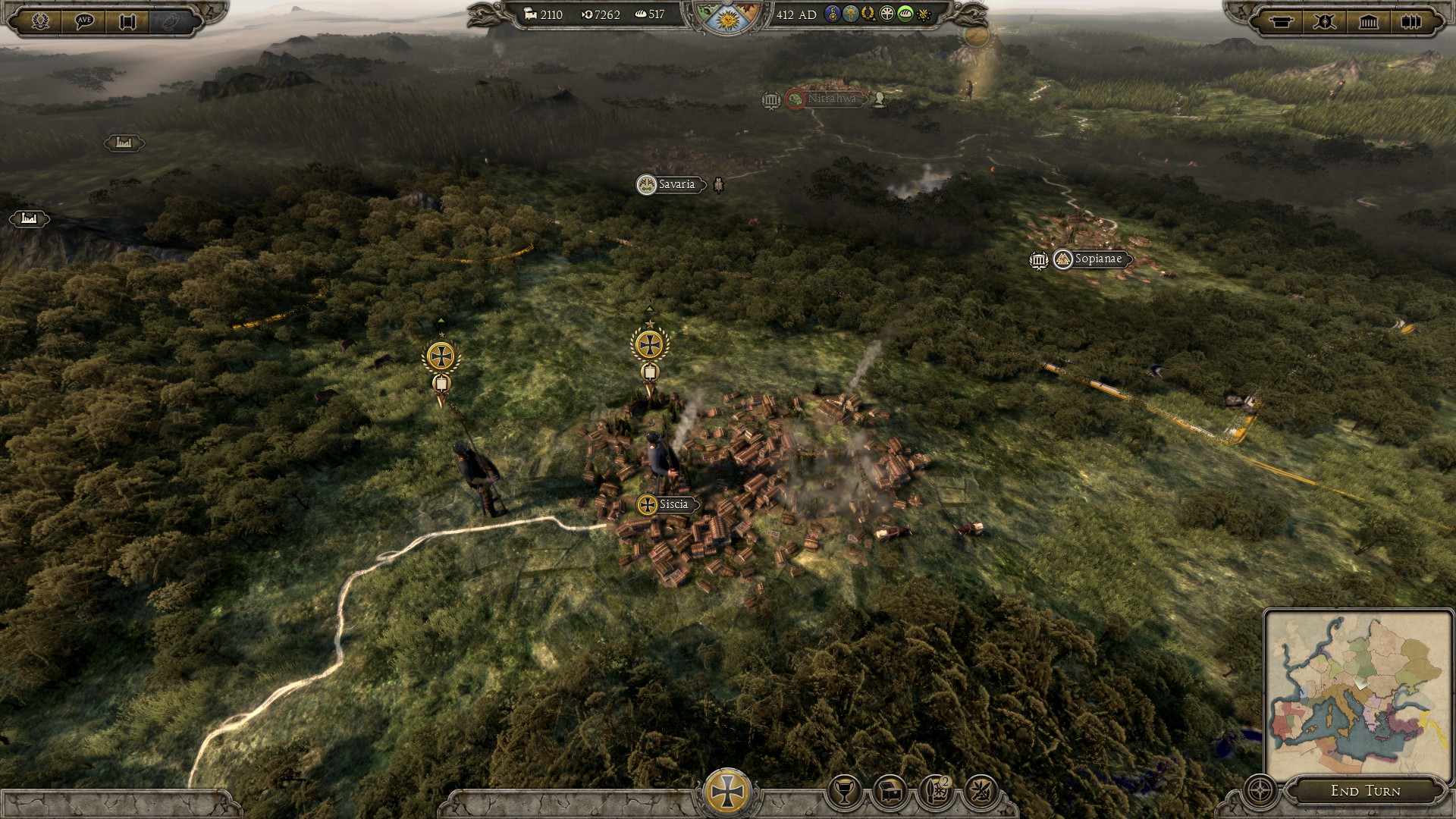The height and width of the screenshot is (819, 1456).
Task: Open the laurel wreath menu button
Action: click(x=40, y=21)
